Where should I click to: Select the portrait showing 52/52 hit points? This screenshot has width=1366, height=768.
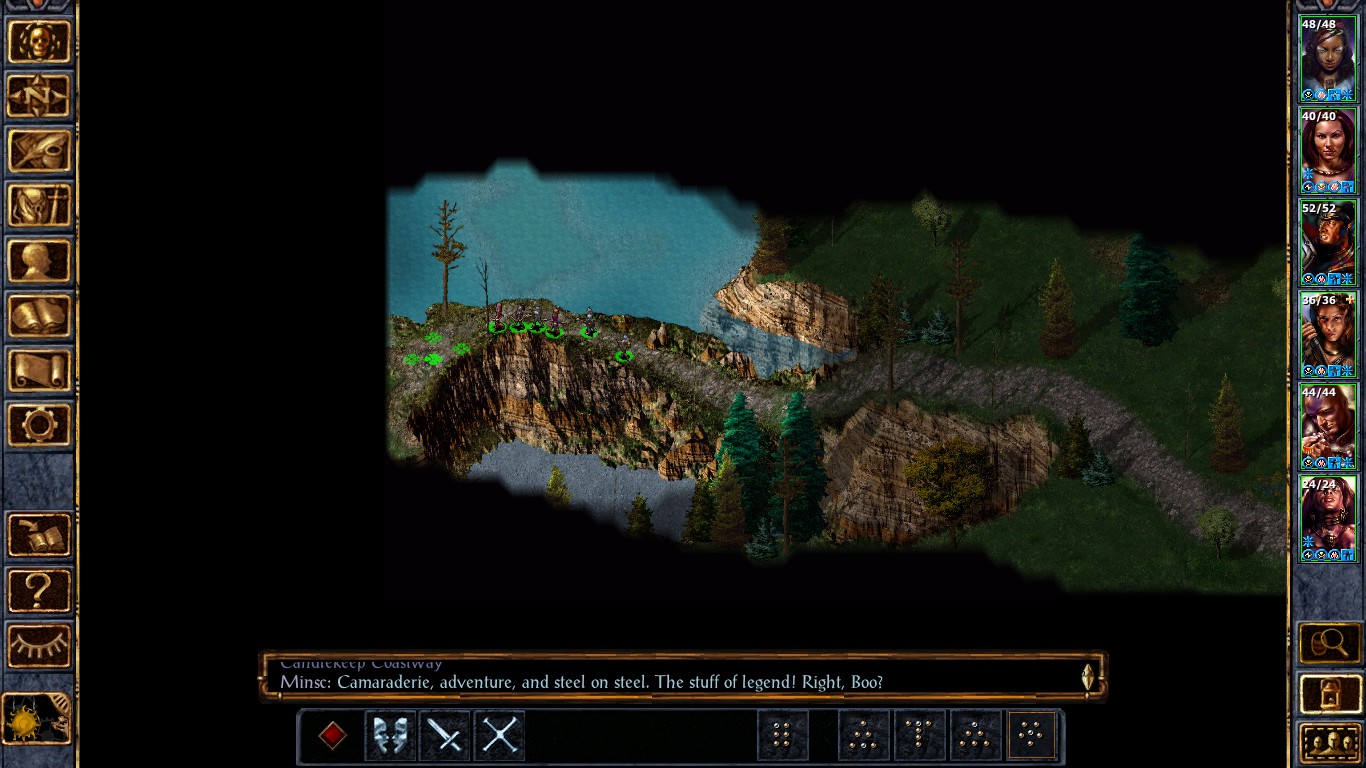coord(1328,242)
